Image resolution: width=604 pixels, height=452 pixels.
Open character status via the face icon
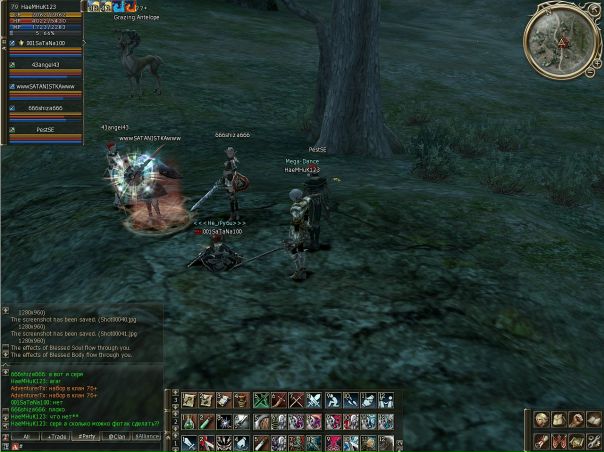click(x=540, y=420)
